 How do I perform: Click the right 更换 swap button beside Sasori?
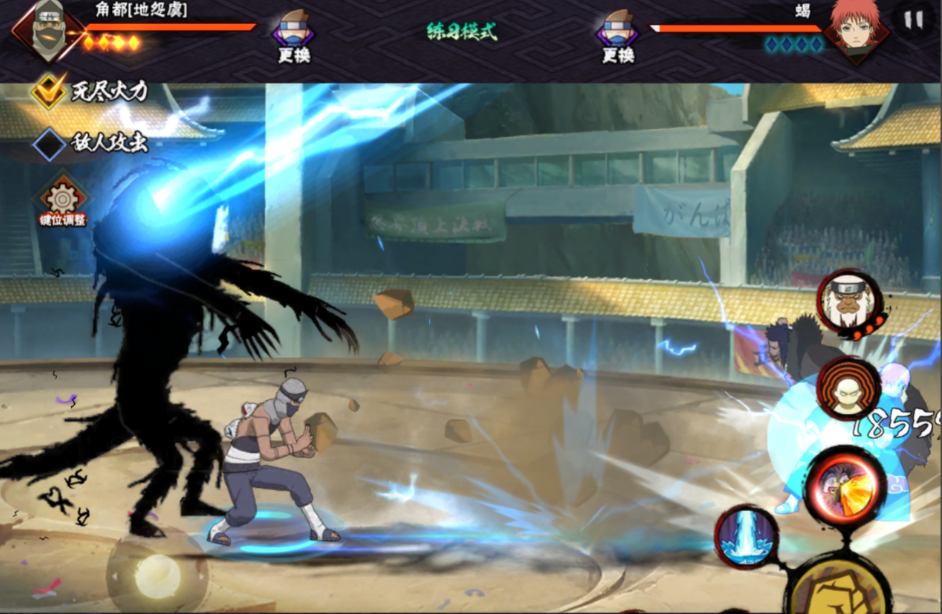click(x=618, y=35)
